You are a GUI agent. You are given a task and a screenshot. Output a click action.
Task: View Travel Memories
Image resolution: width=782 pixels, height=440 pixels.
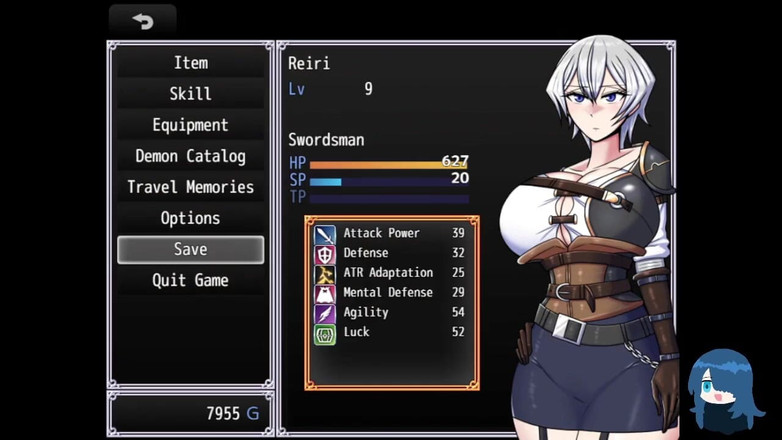click(x=190, y=187)
